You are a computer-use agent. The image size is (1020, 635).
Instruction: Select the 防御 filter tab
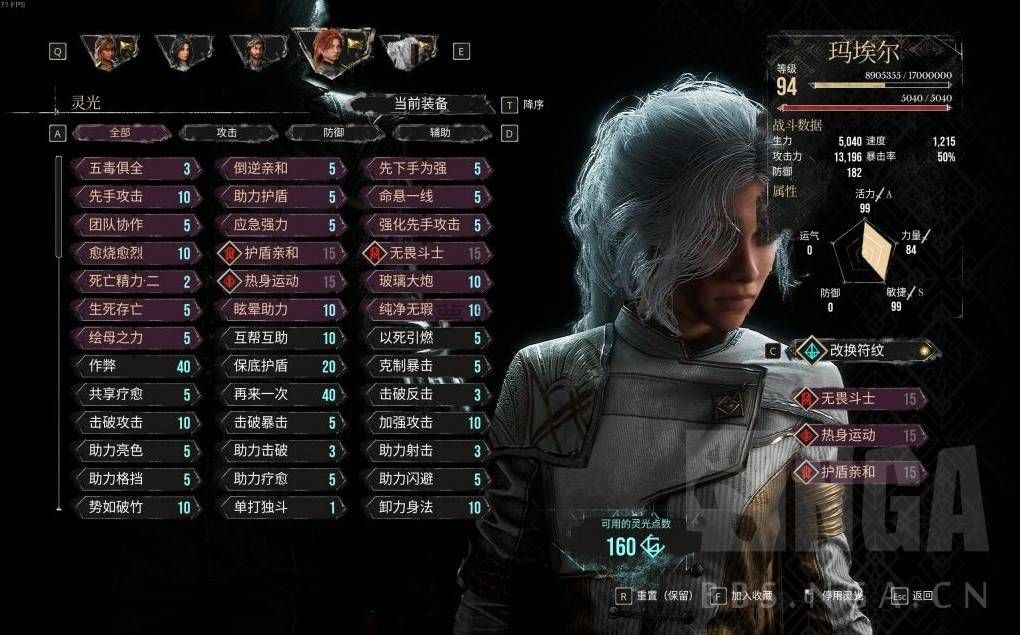point(334,133)
